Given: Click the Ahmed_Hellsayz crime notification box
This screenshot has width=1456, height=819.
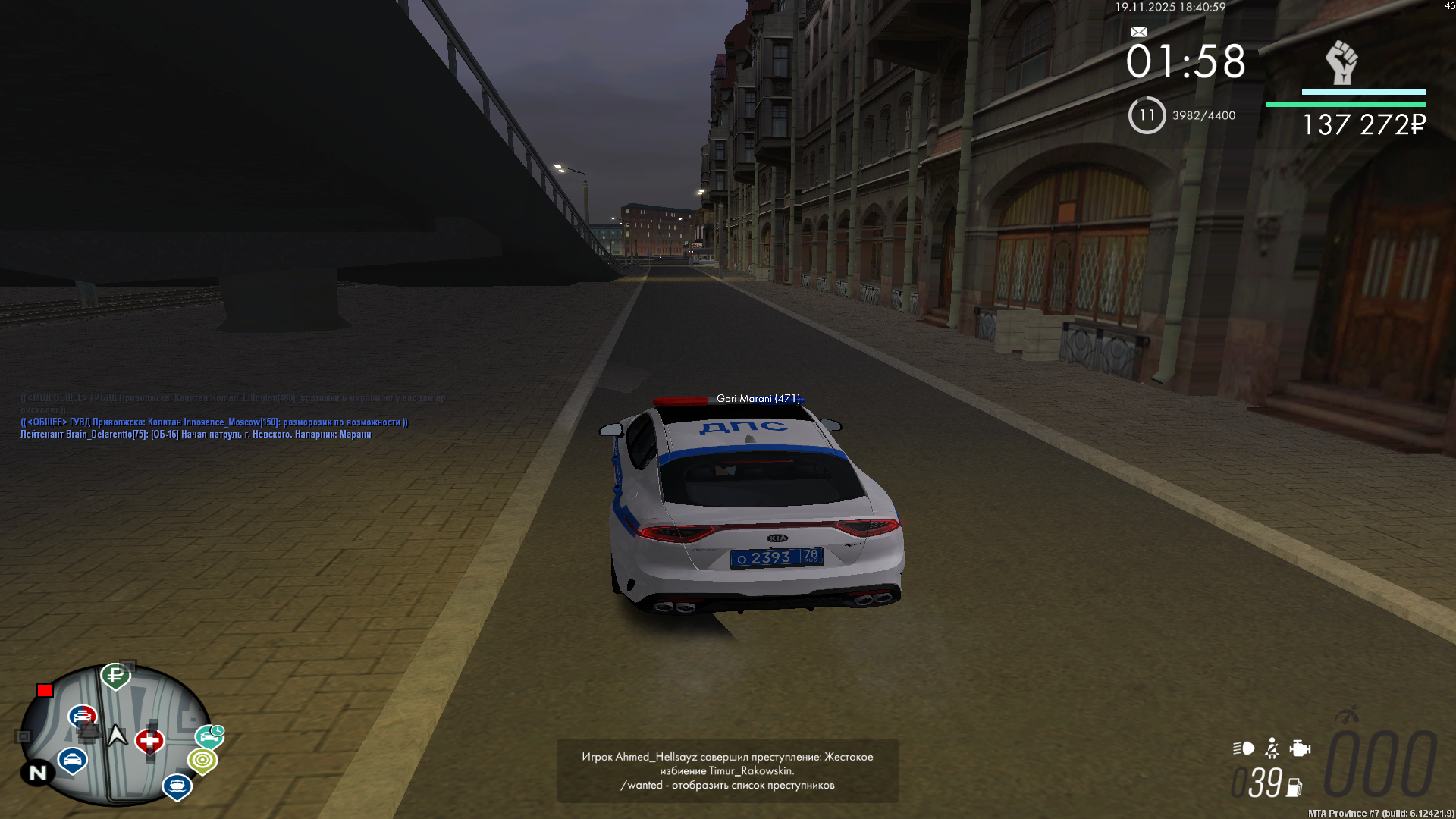Looking at the screenshot, I should coord(727,770).
